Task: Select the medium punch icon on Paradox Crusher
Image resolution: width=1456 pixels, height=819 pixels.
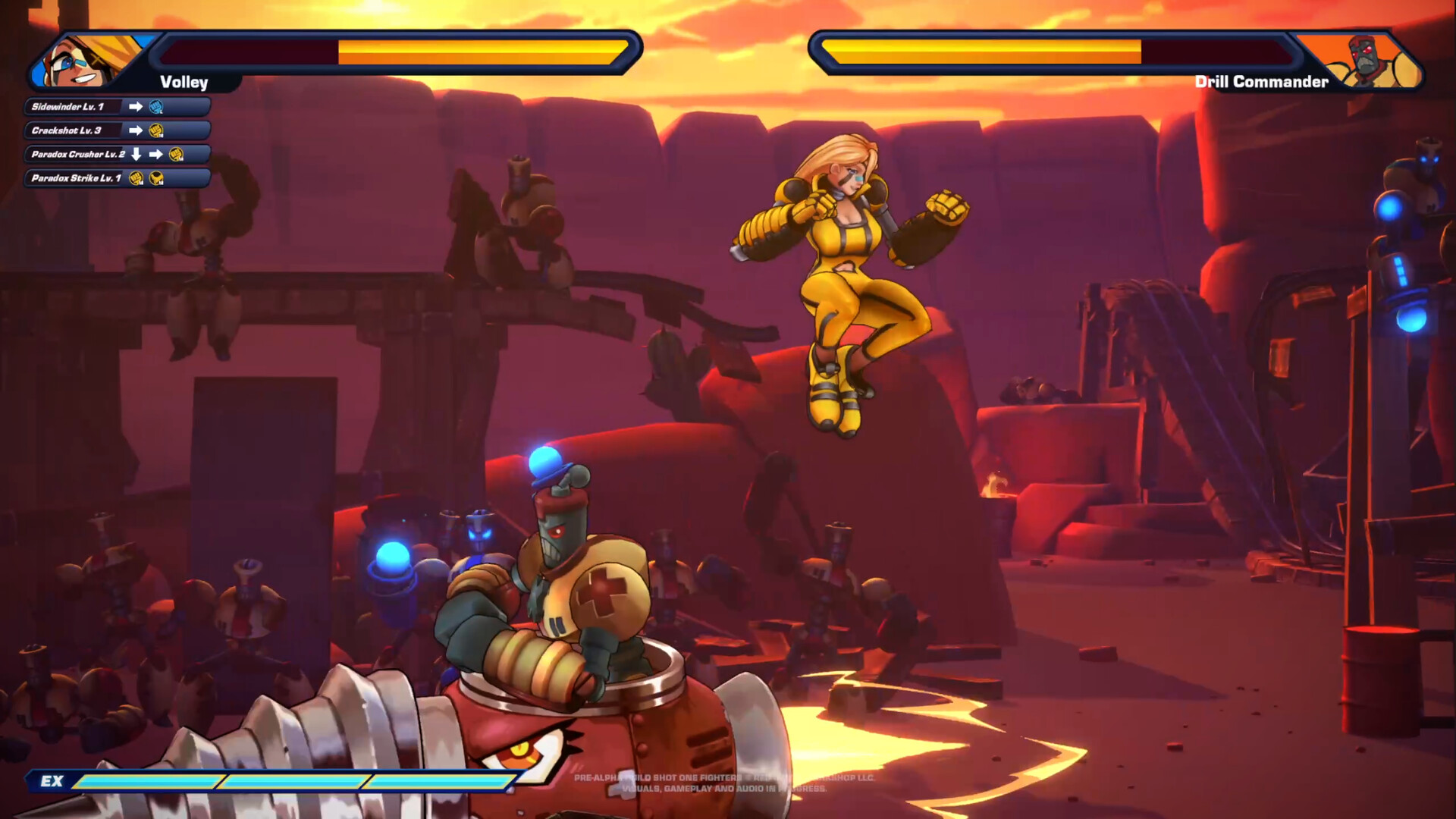Action: click(x=176, y=155)
